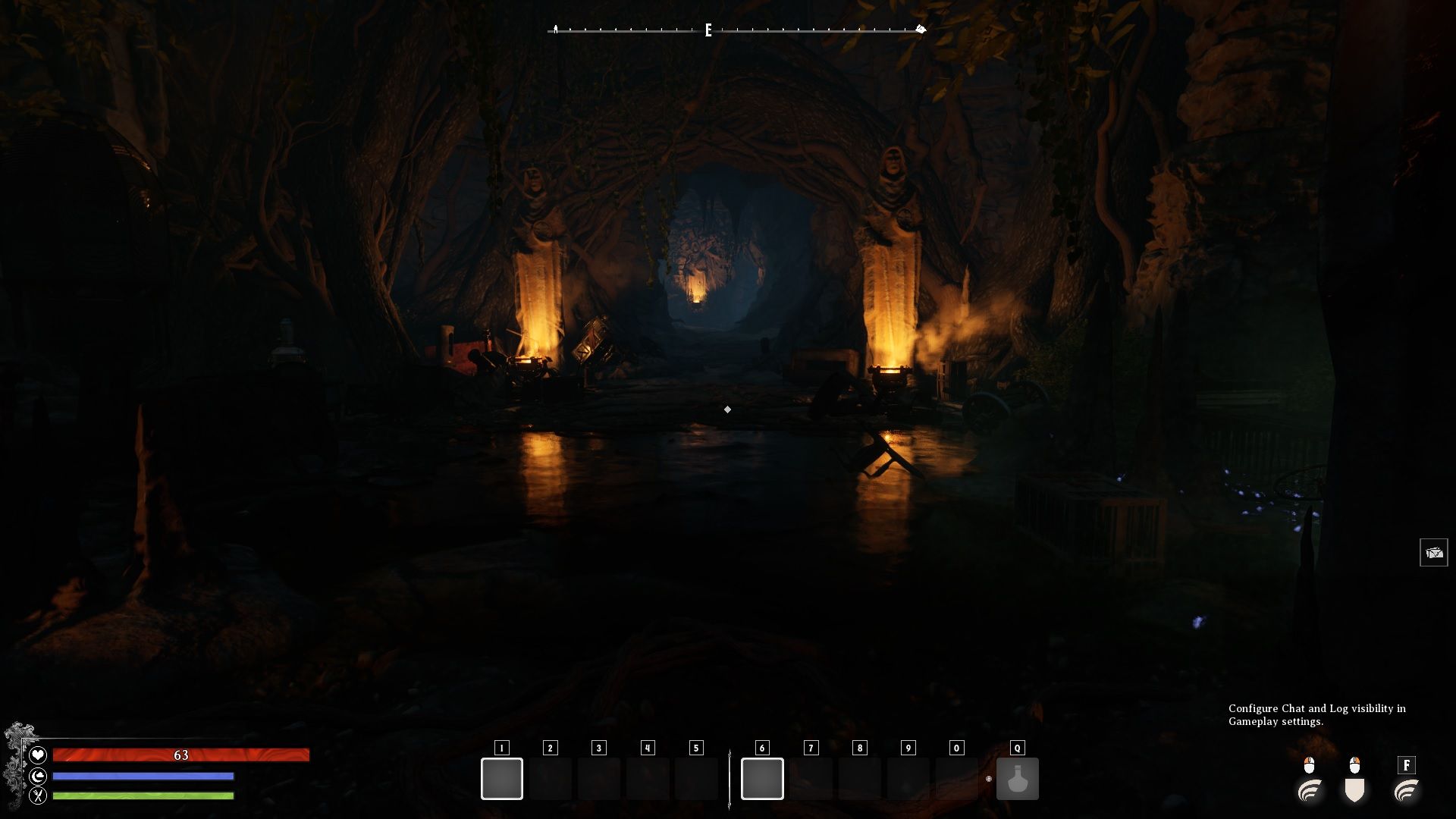This screenshot has width=1456, height=819.
Task: Select the heart health icon
Action: coord(39,754)
